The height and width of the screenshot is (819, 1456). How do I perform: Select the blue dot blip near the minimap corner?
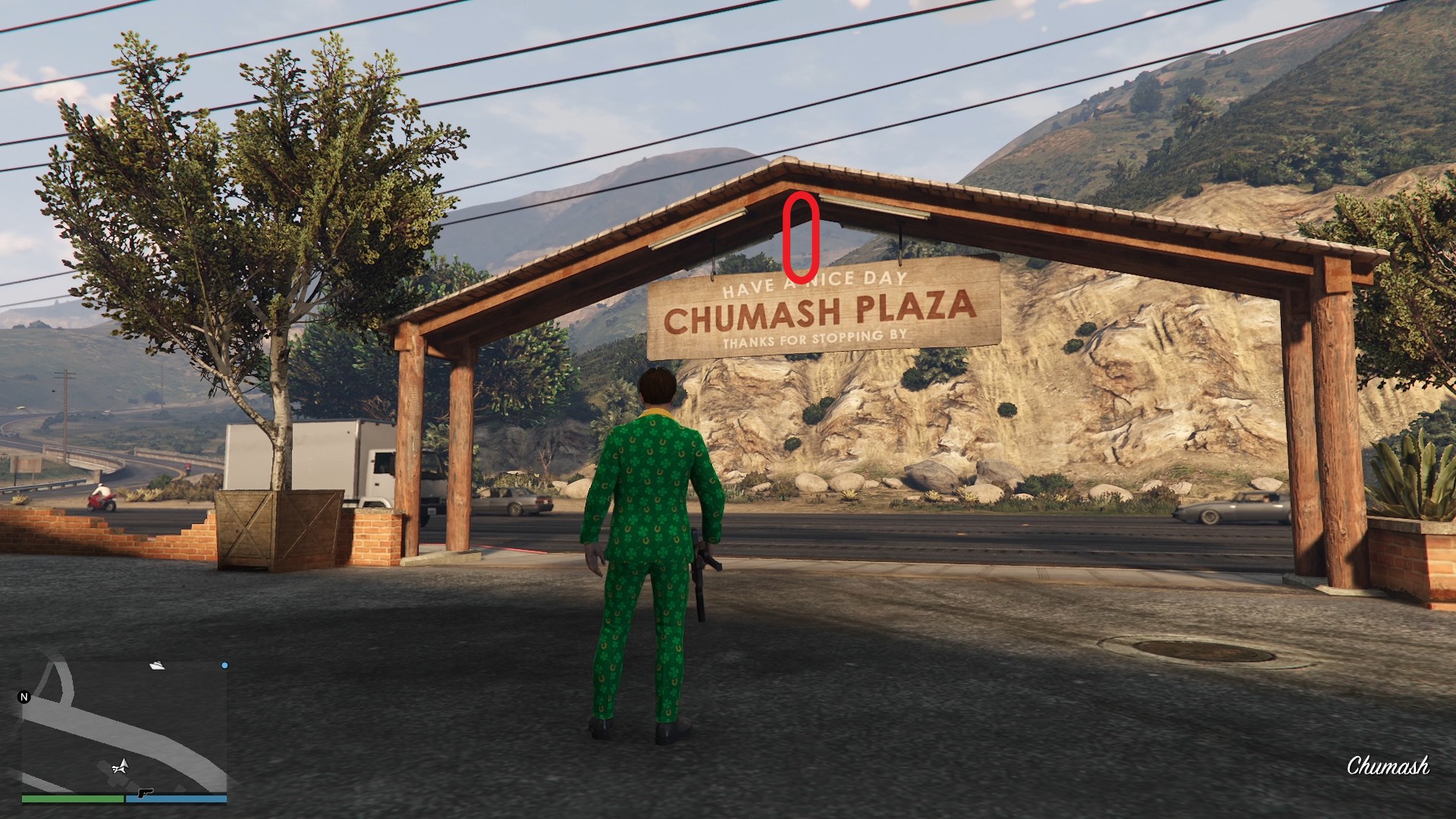click(224, 666)
